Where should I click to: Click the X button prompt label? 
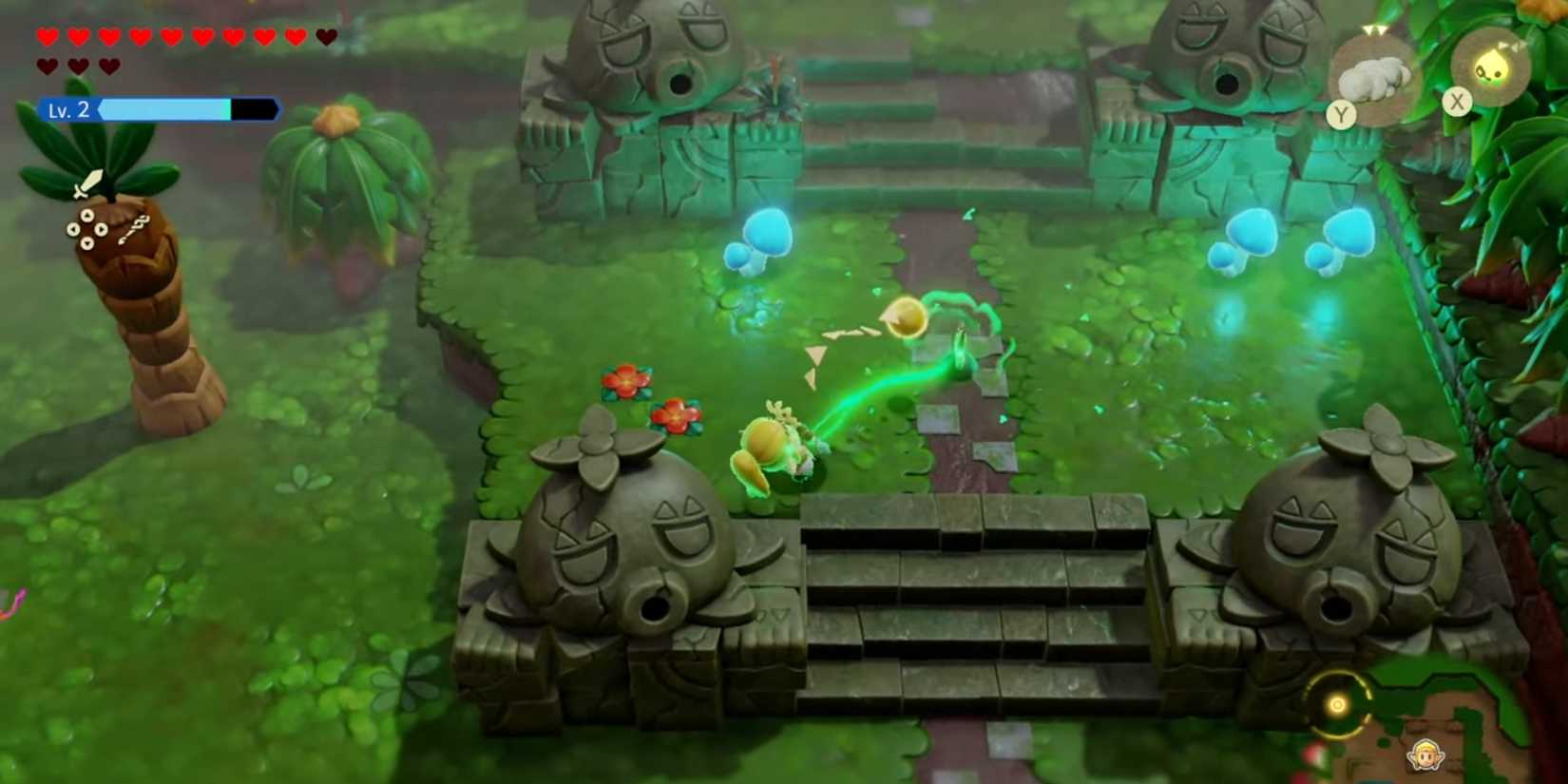(x=1457, y=103)
